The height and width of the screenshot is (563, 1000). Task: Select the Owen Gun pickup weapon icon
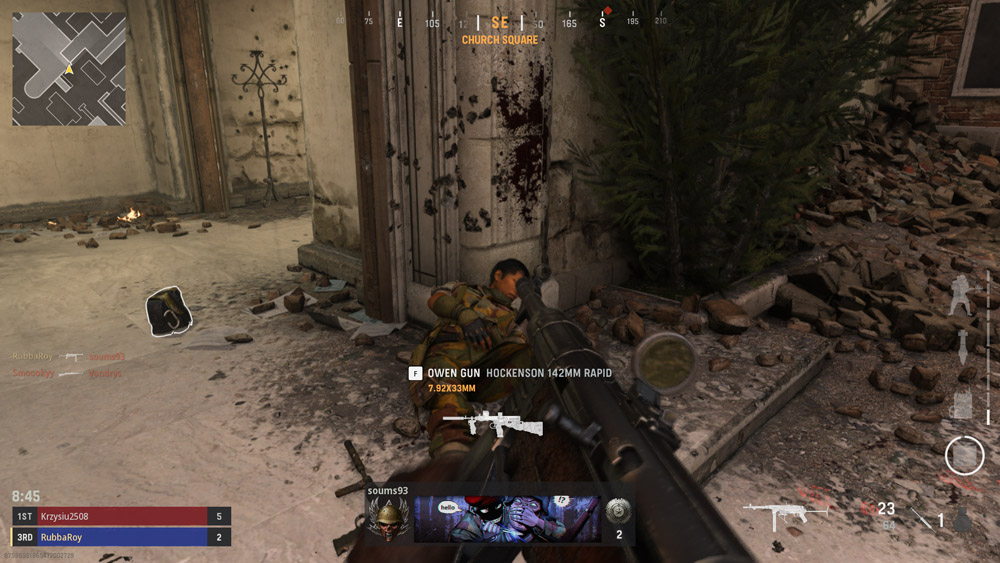[492, 424]
